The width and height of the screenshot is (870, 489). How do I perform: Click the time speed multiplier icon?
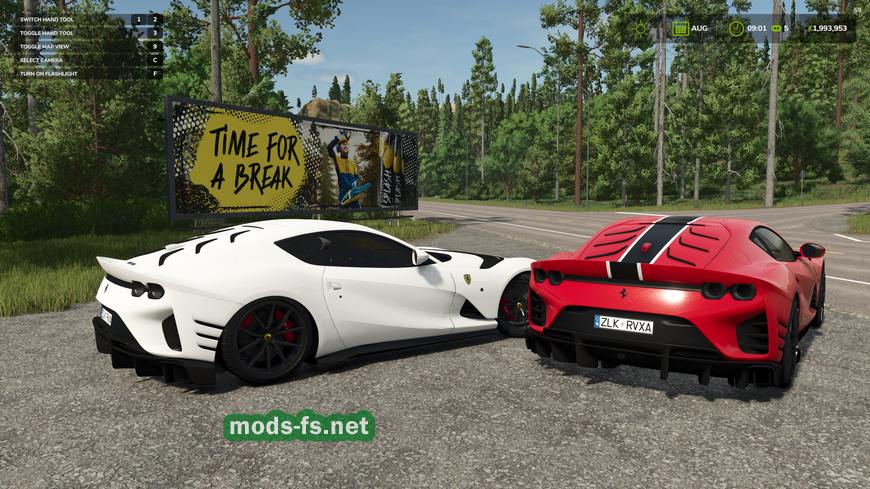(776, 28)
